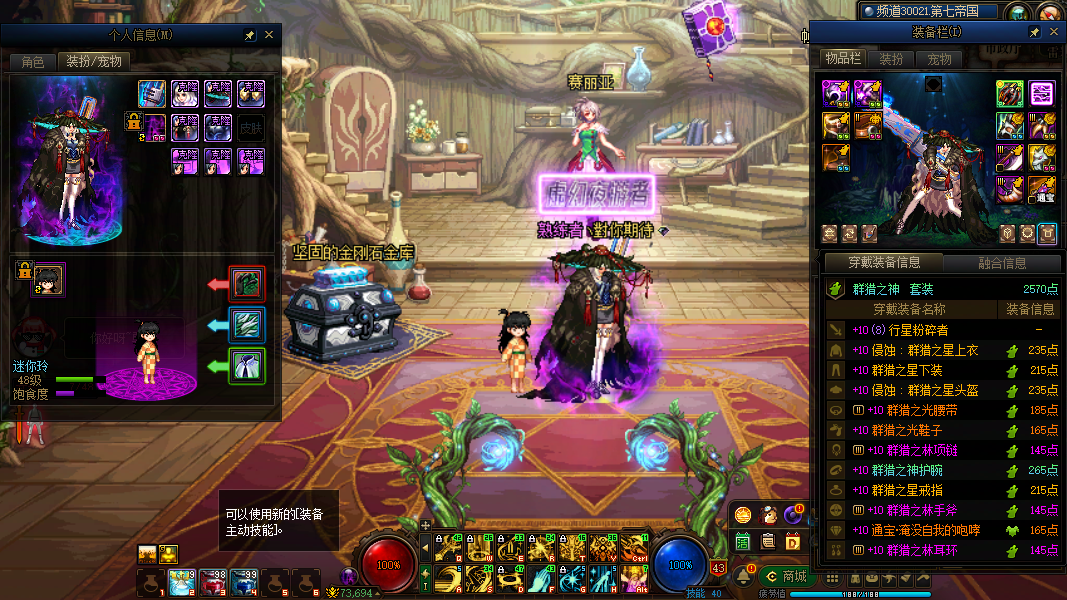
Task: Close the 个人信息 personal info window
Action: (268, 35)
